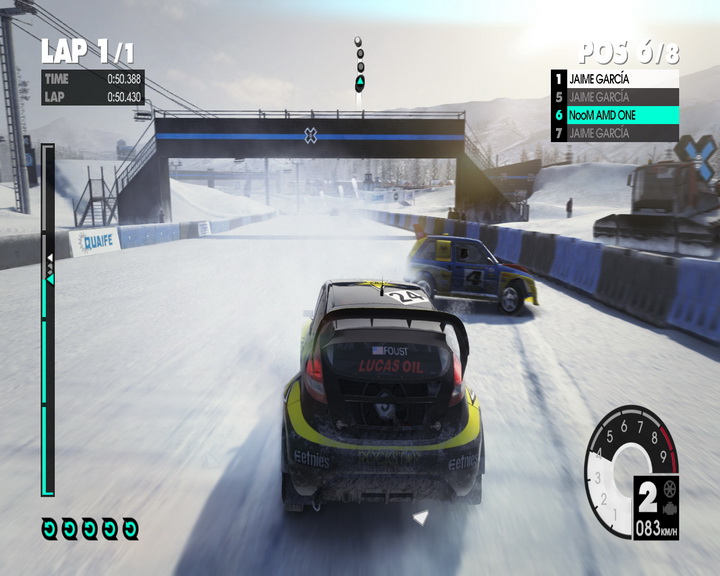Click the vertical track progress bar
Image resolution: width=720 pixels, height=576 pixels.
click(47, 320)
